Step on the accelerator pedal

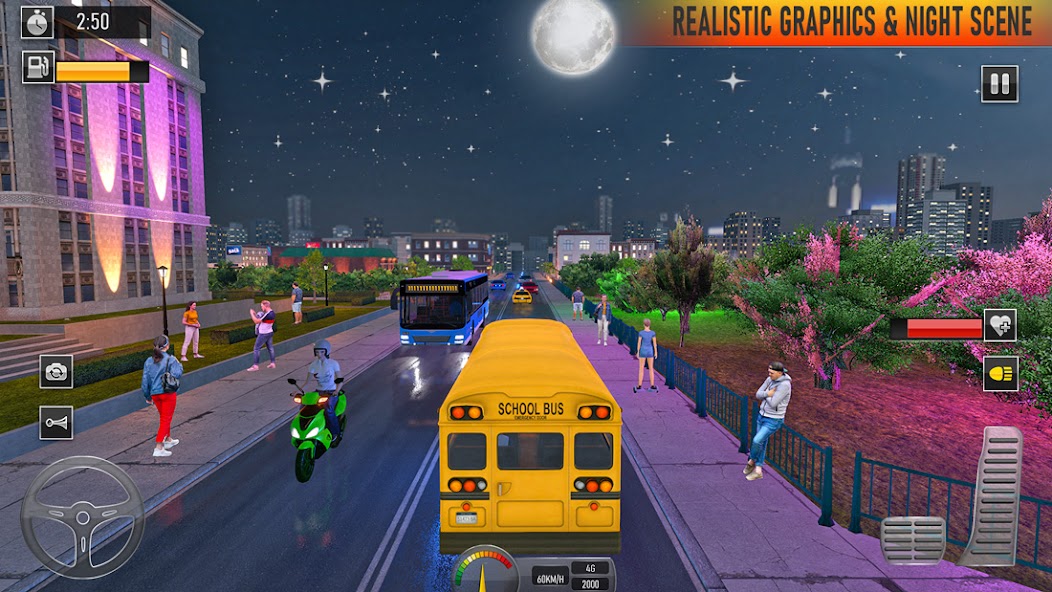point(992,497)
